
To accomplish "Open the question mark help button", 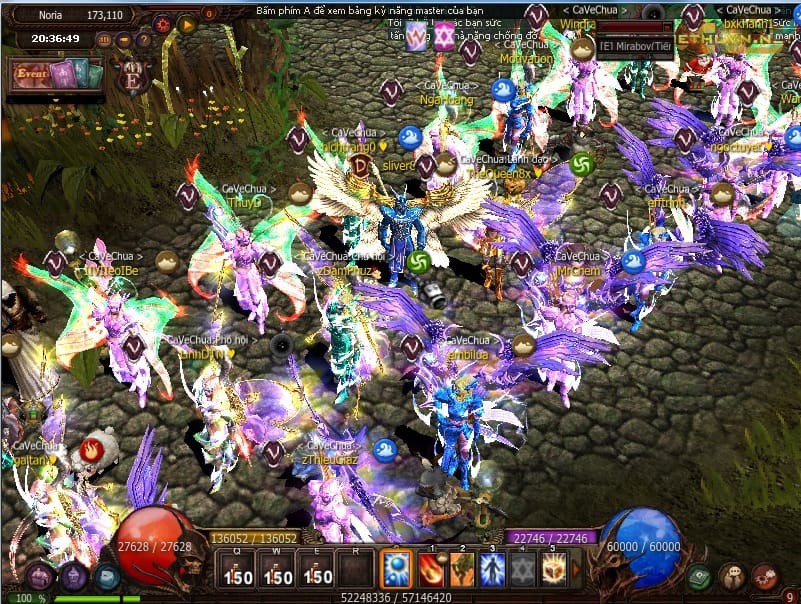I will point(143,40).
